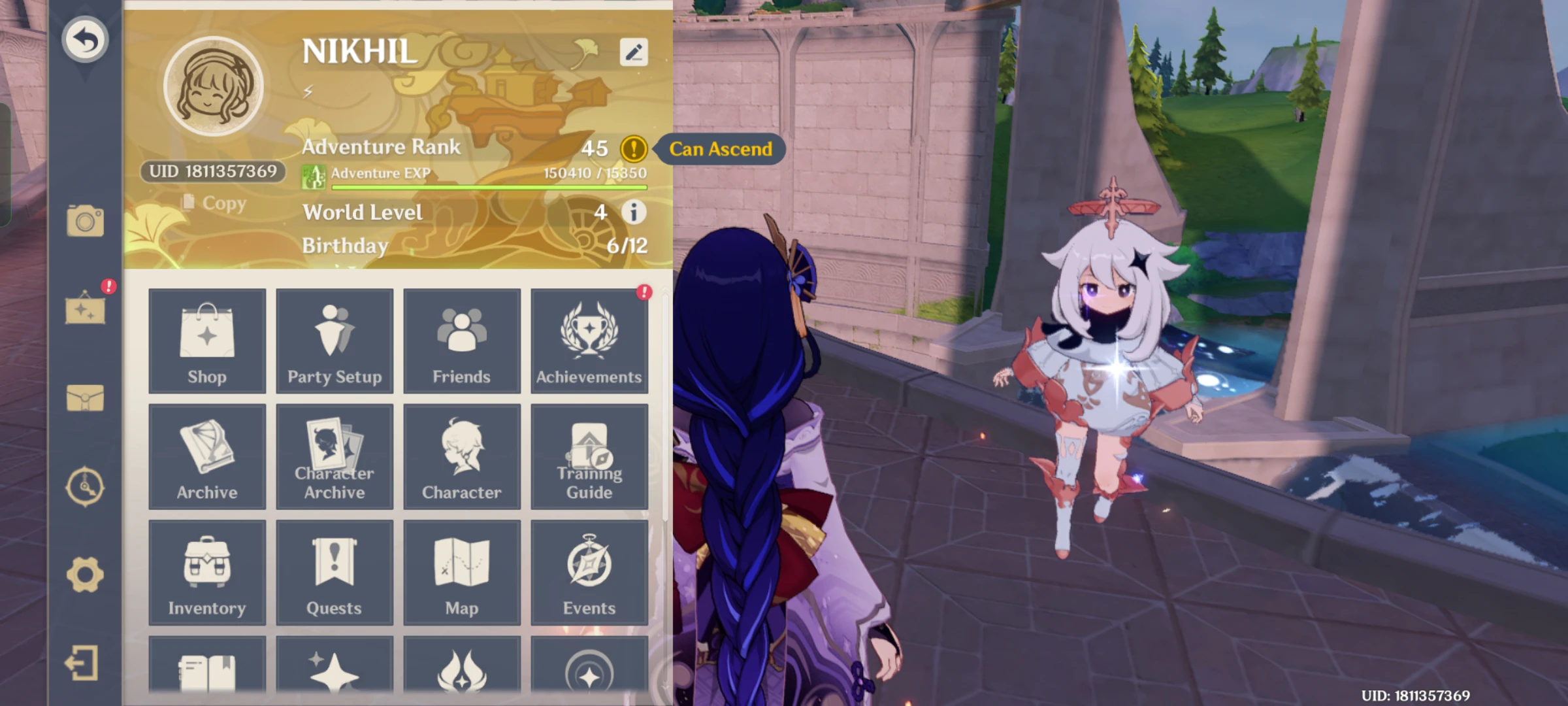Open the Map
This screenshot has width=1568, height=706.
click(462, 572)
